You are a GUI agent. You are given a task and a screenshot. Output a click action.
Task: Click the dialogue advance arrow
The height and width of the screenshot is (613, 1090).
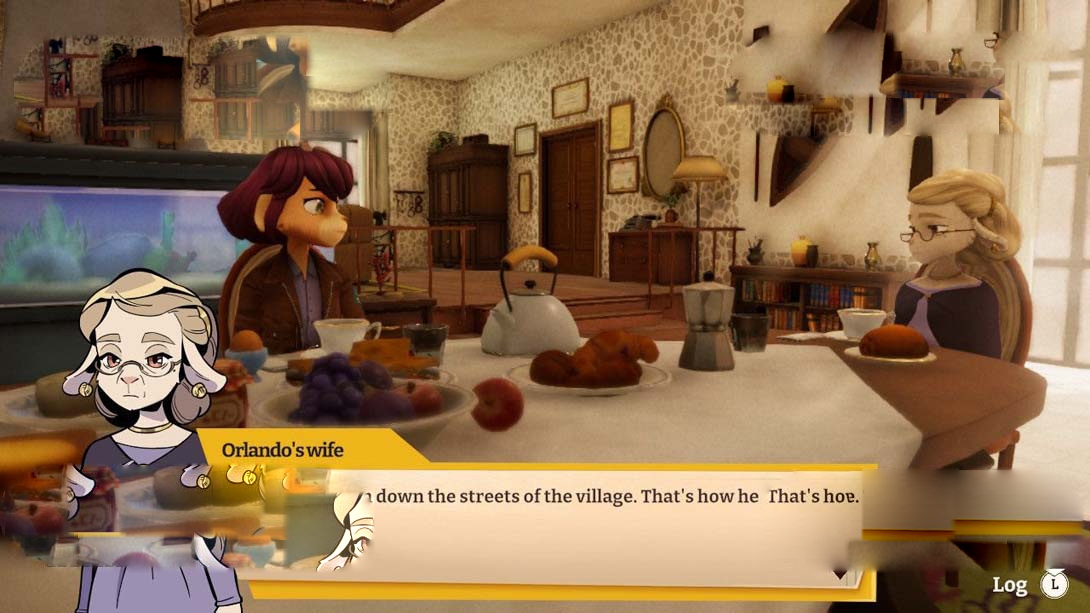[842, 576]
